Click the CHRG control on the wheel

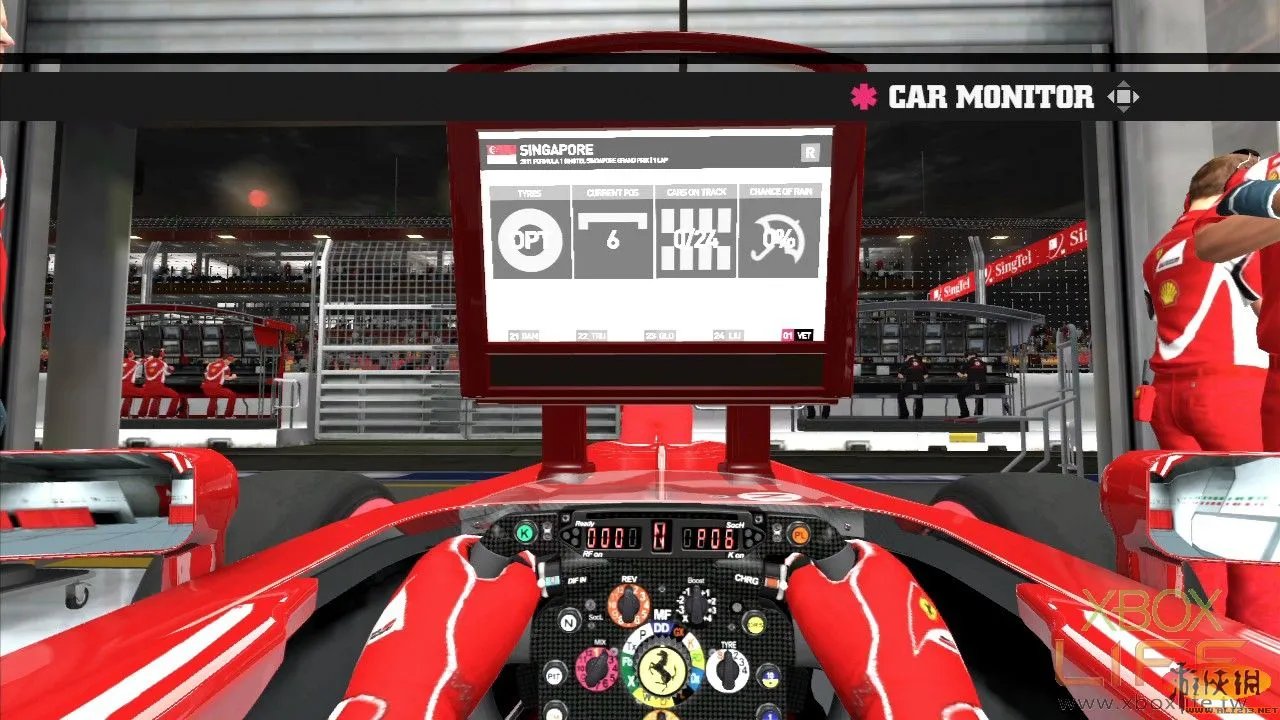click(x=746, y=580)
